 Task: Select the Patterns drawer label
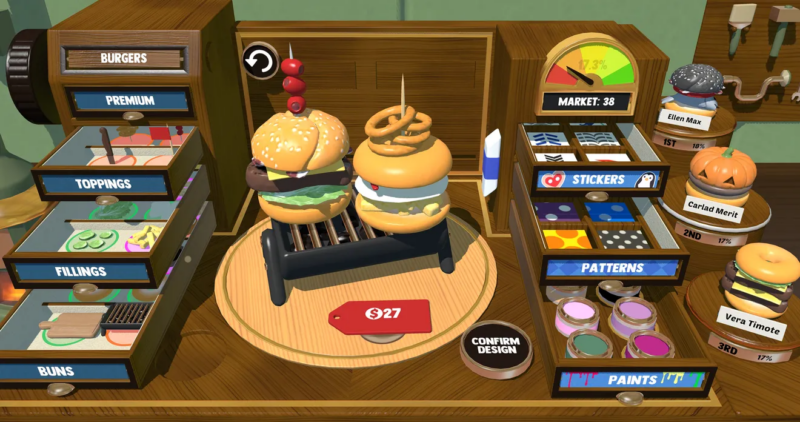point(614,269)
